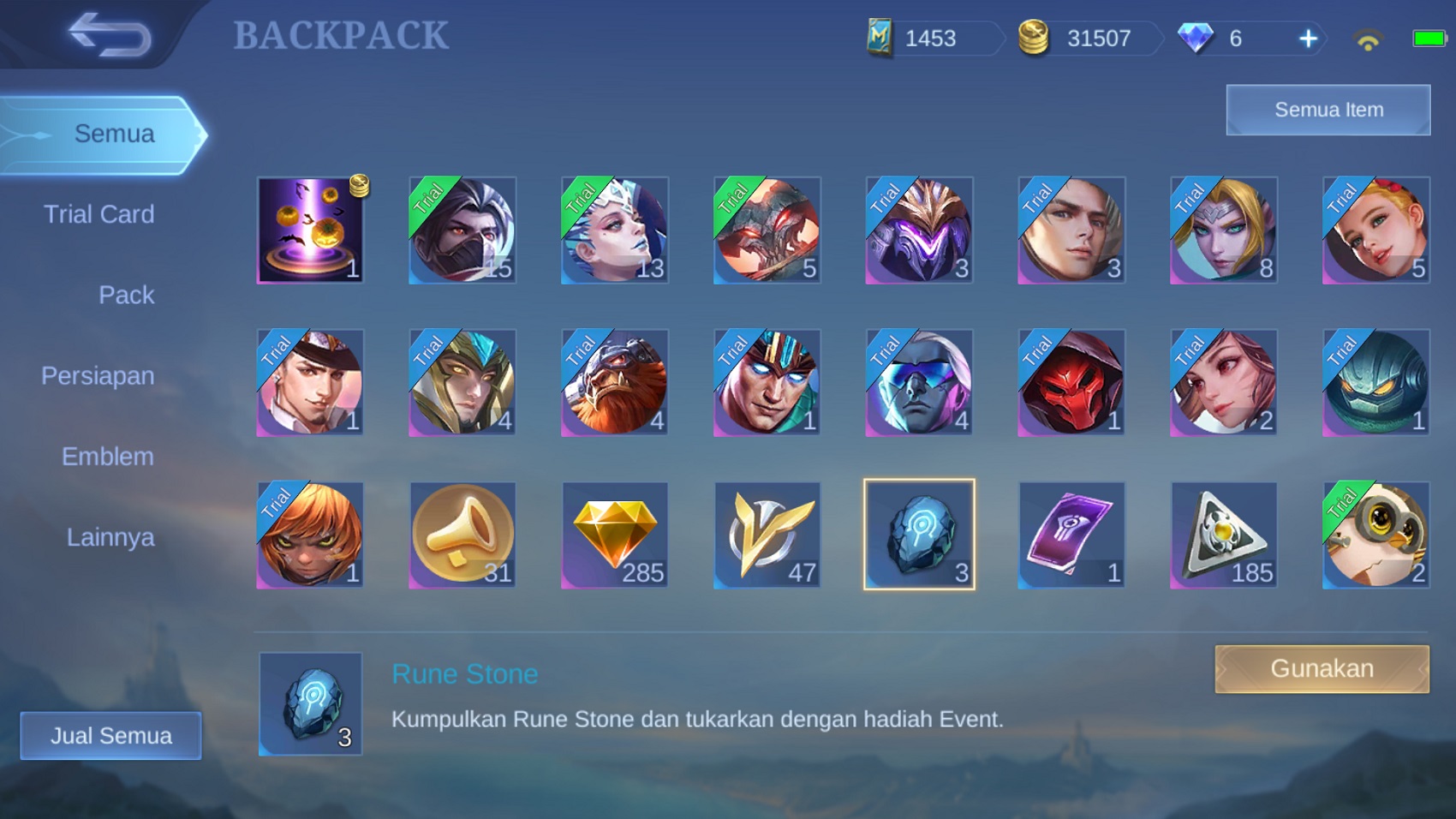This screenshot has height=819, width=1456.
Task: Open the megaphone announcement item
Action: [462, 534]
